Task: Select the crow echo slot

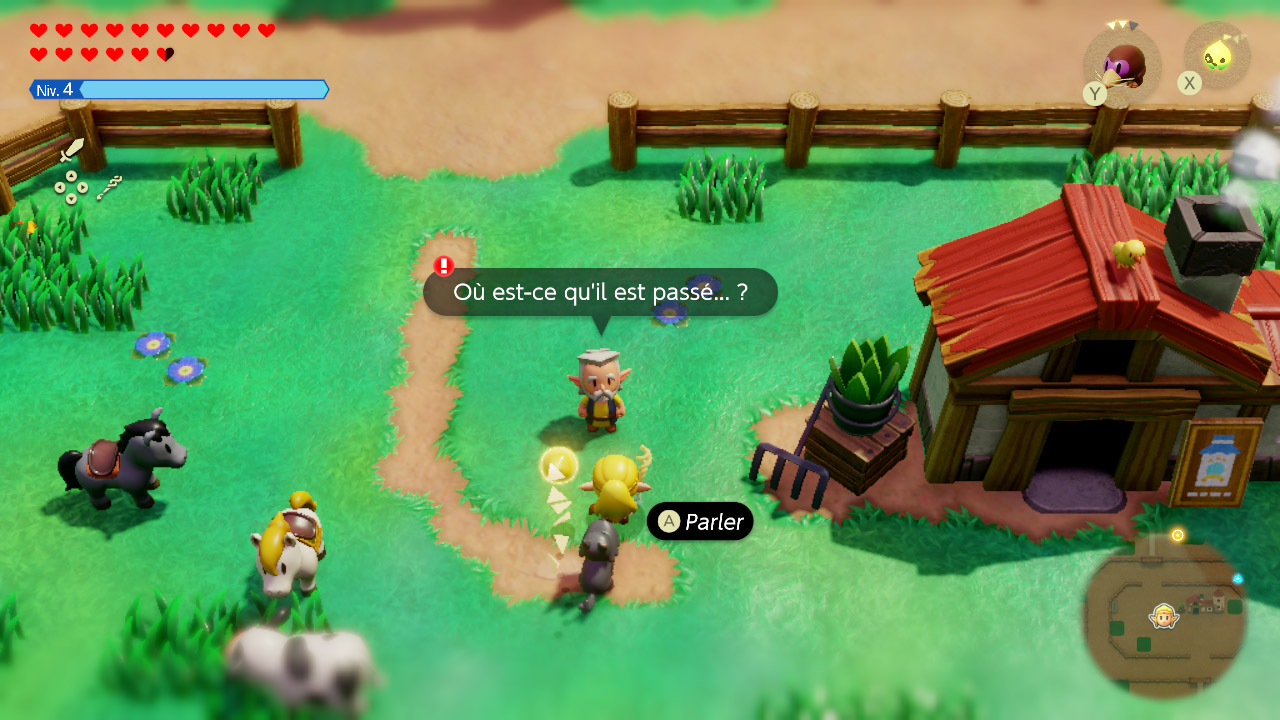Action: 1123,65
